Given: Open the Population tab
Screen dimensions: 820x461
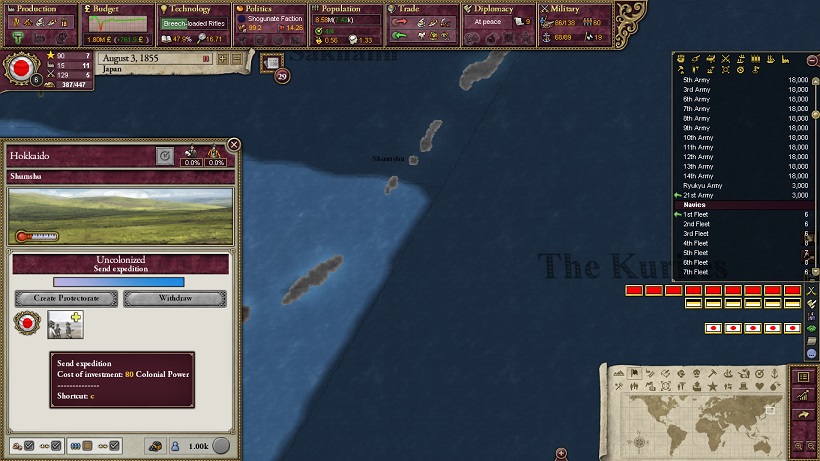Looking at the screenshot, I should 346,9.
